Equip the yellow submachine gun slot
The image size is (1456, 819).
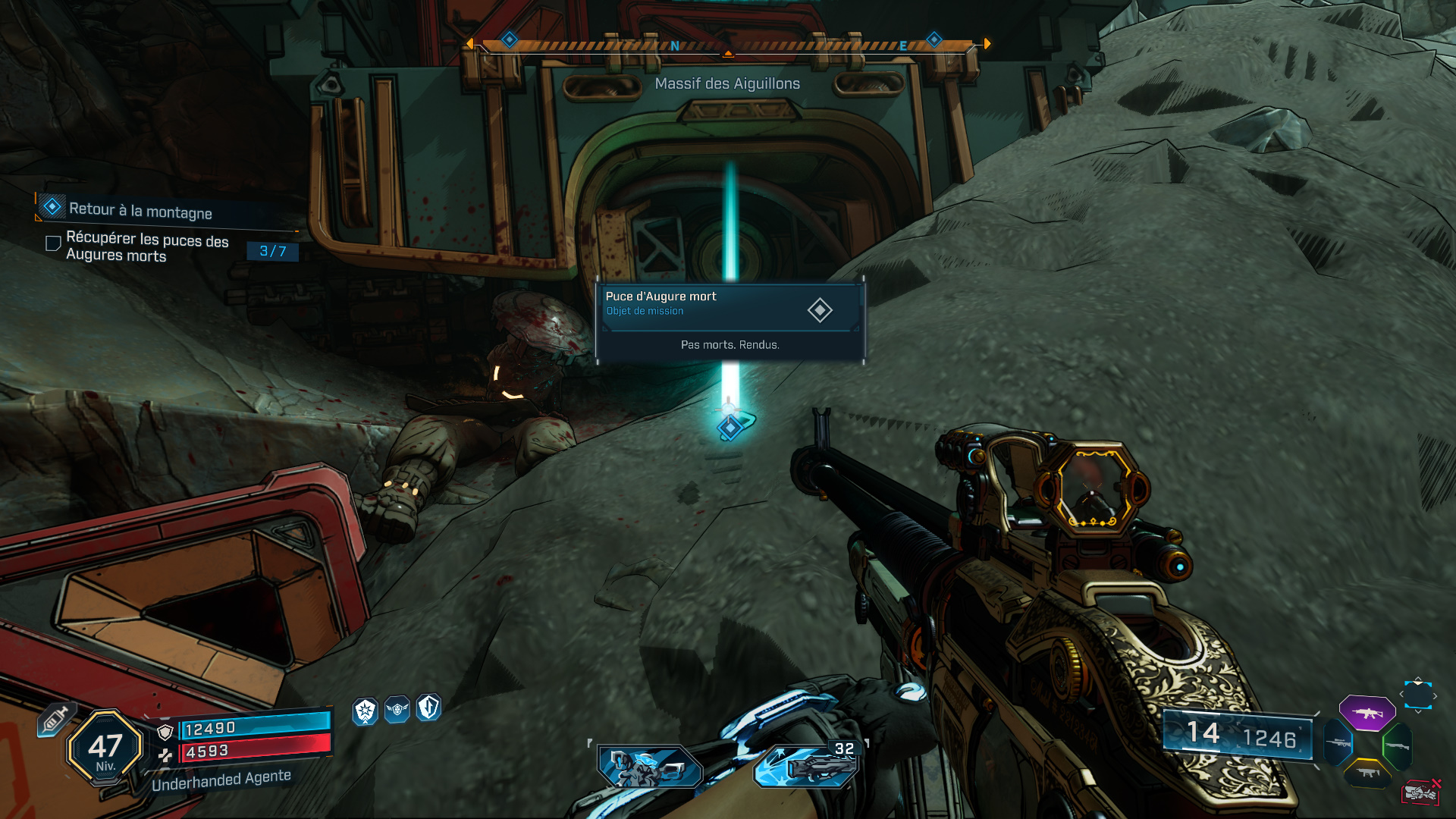1367,773
